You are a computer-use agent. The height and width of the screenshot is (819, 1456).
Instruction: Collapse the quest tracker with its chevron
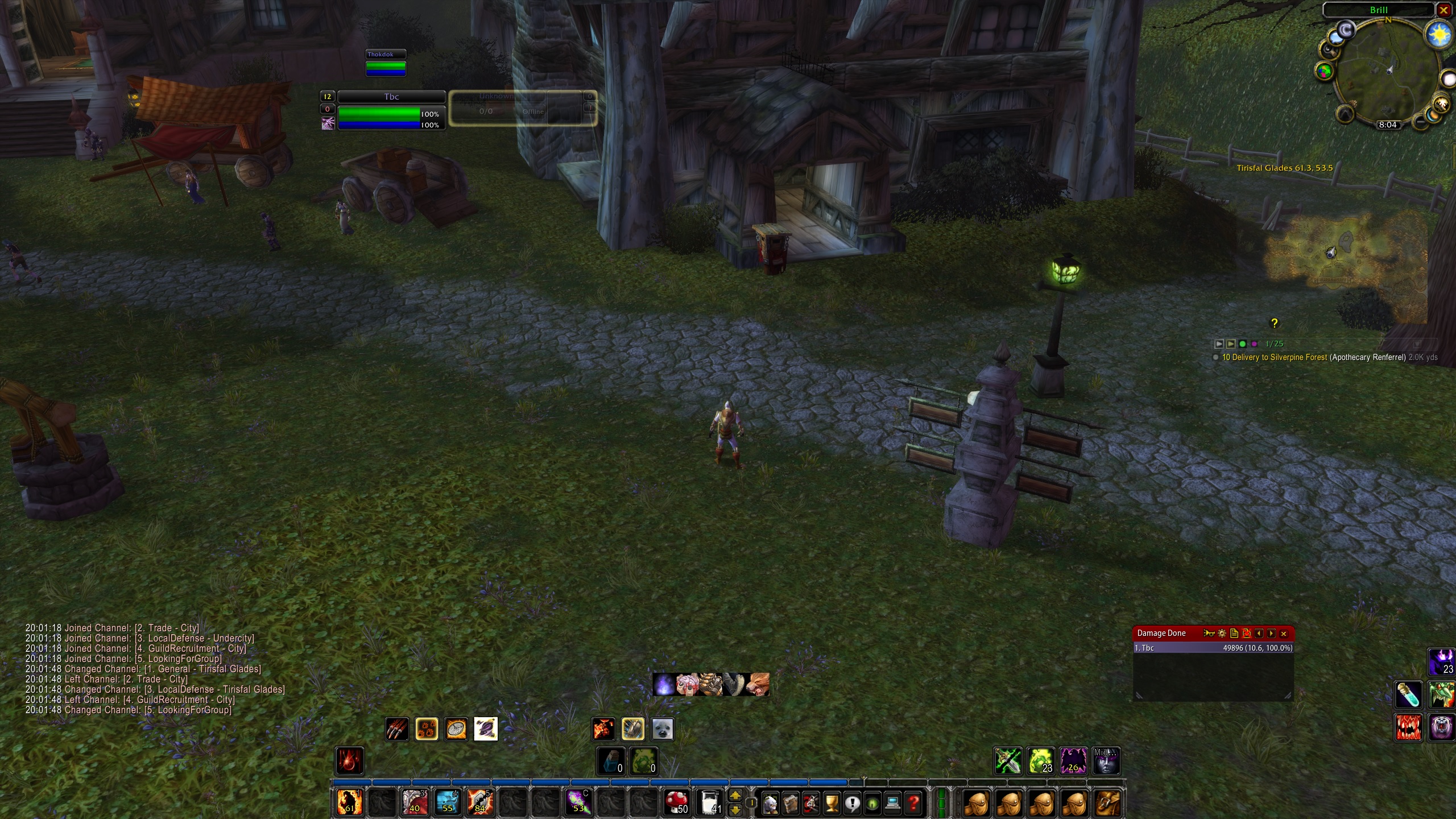1219,344
